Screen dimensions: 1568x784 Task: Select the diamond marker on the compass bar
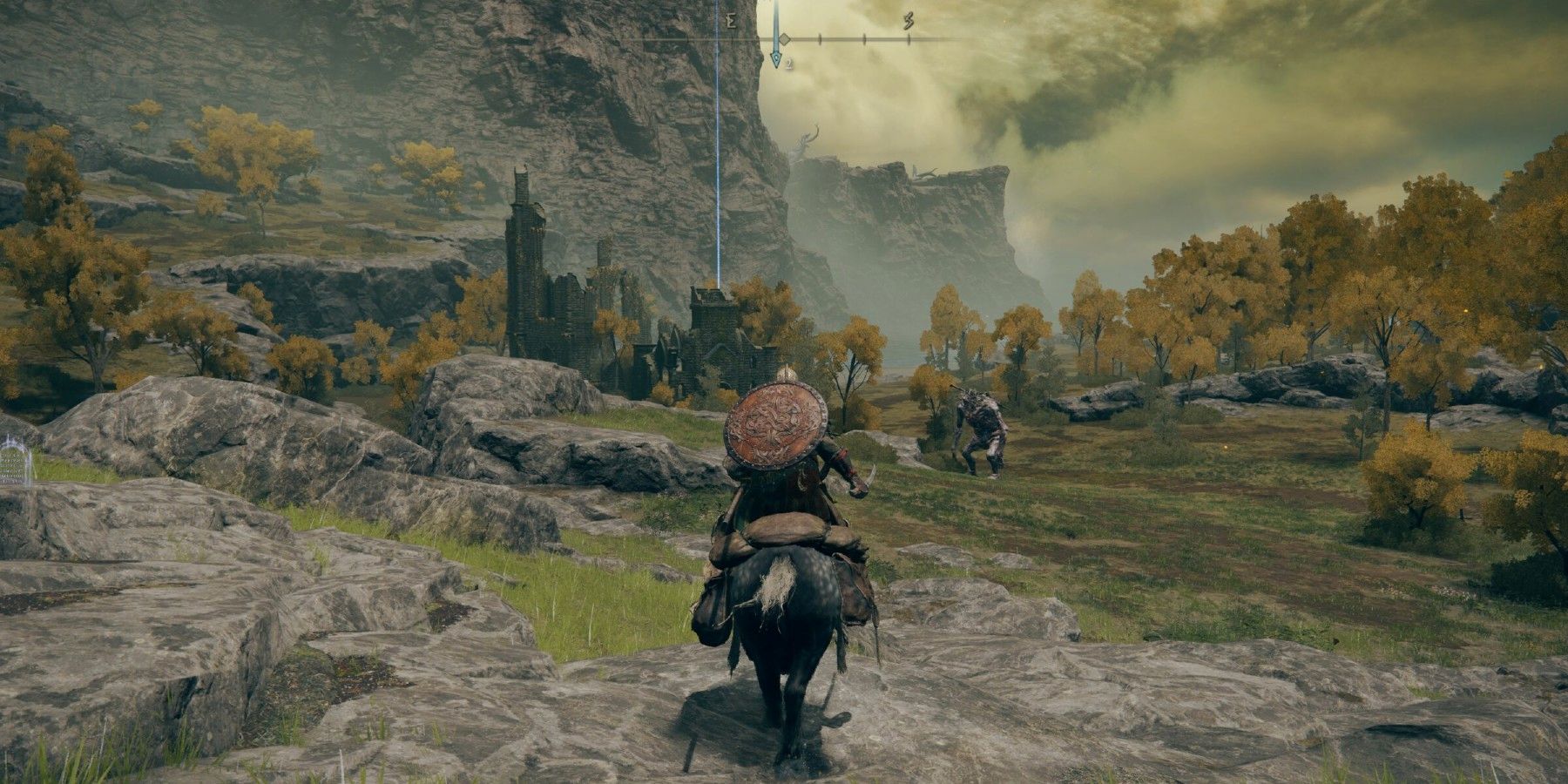[784, 39]
